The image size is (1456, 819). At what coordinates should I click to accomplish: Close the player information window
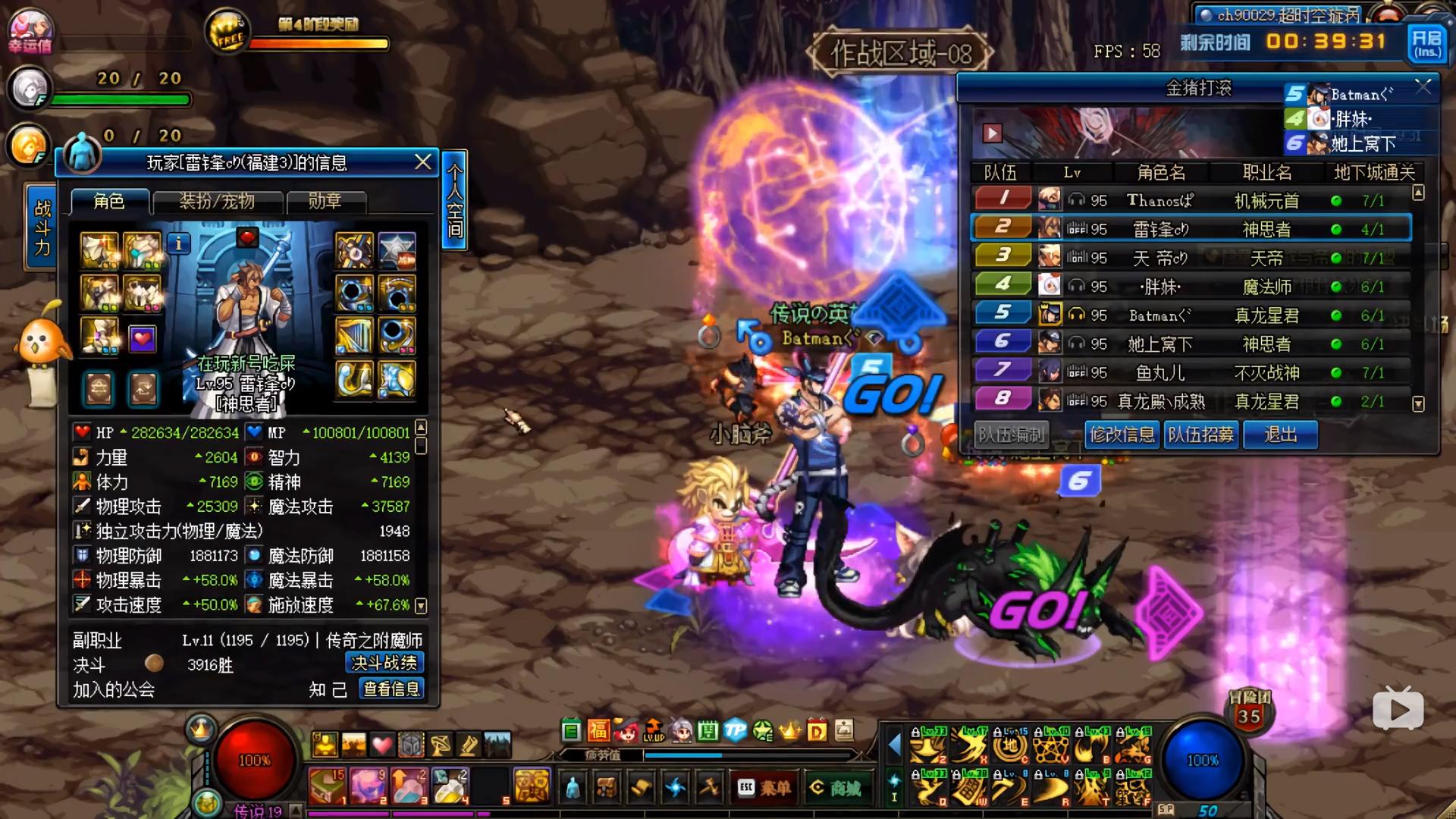click(423, 162)
